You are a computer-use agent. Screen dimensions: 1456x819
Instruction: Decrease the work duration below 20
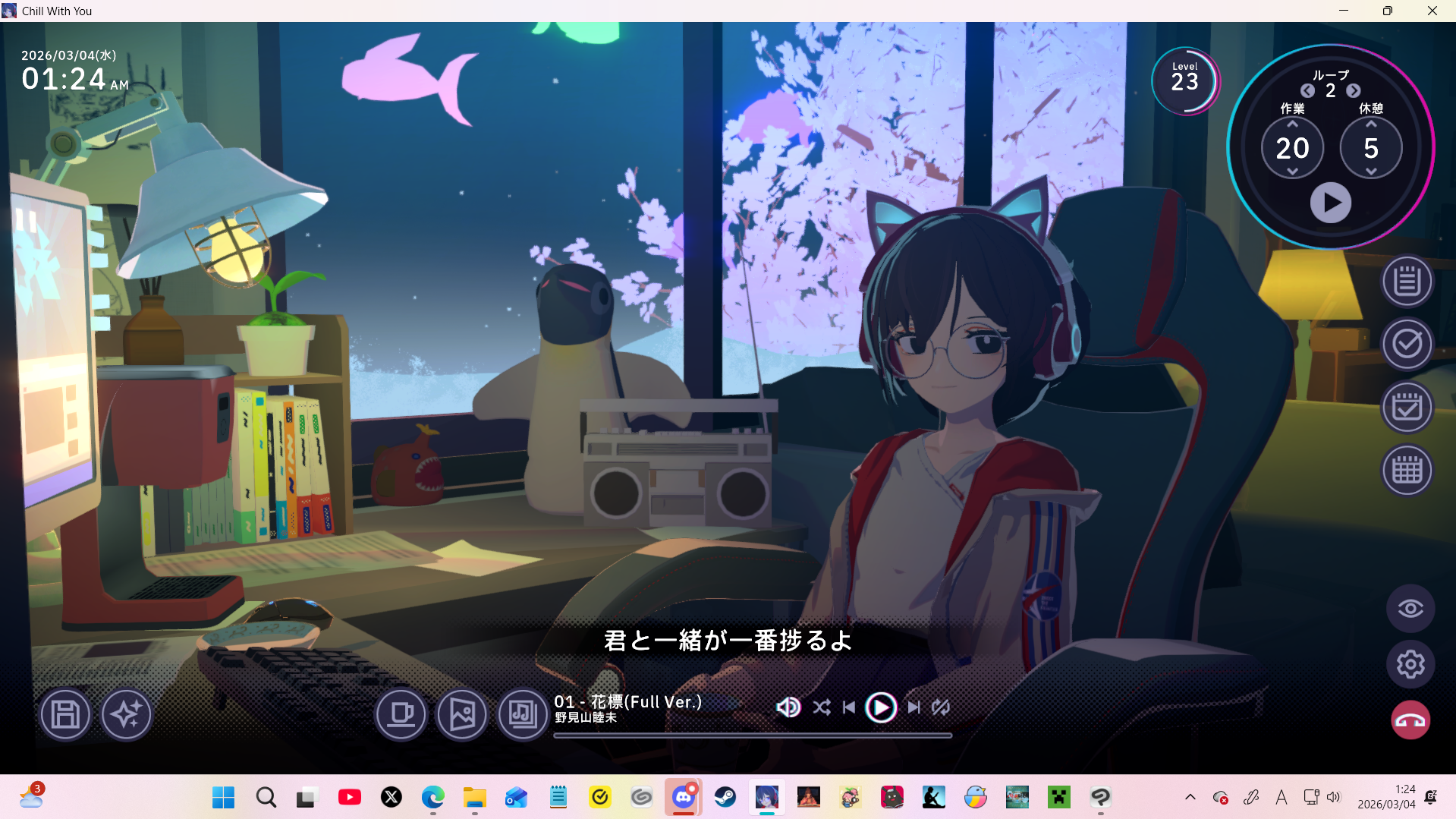coord(1292,172)
